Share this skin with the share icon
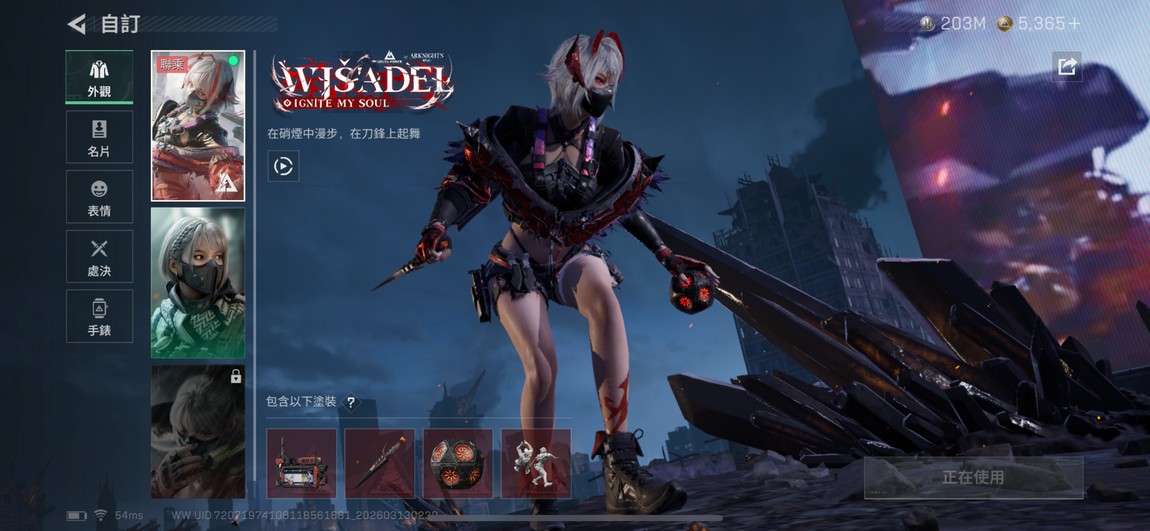The width and height of the screenshot is (1150, 531). (x=1066, y=66)
